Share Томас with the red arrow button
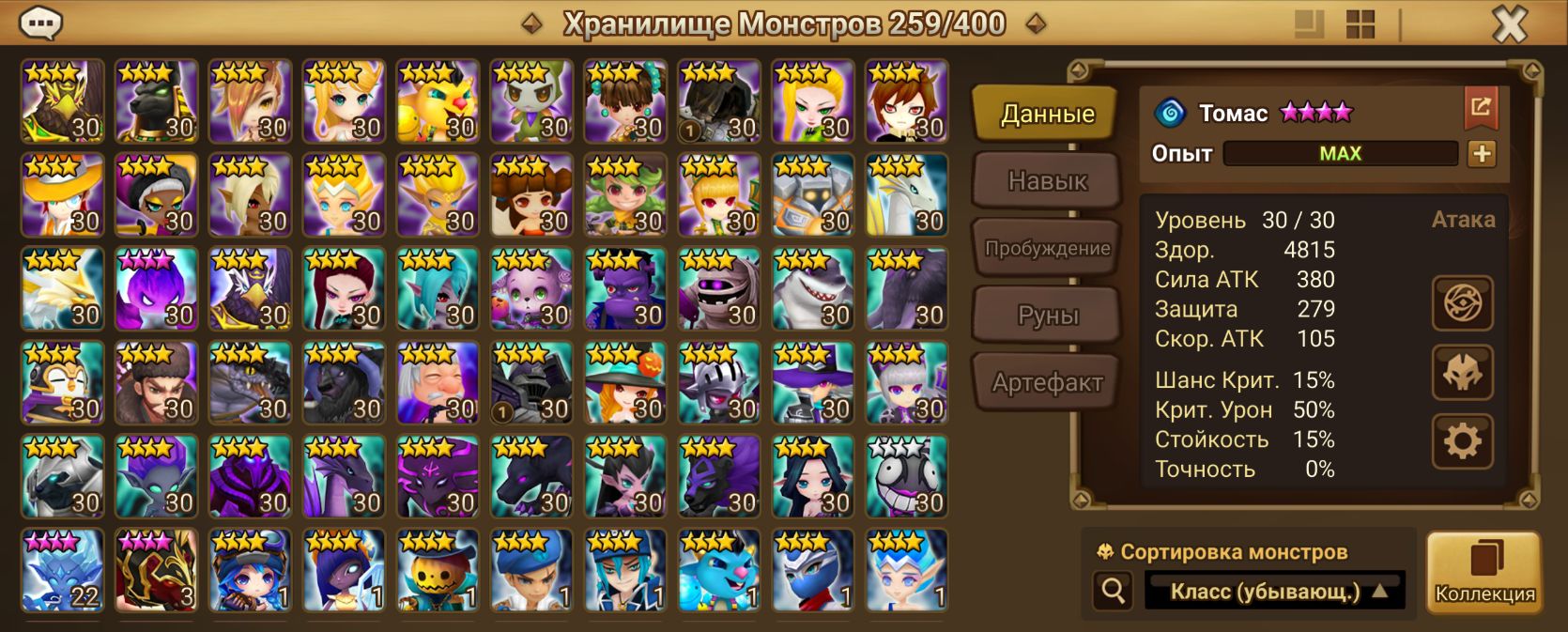 pos(1481,108)
